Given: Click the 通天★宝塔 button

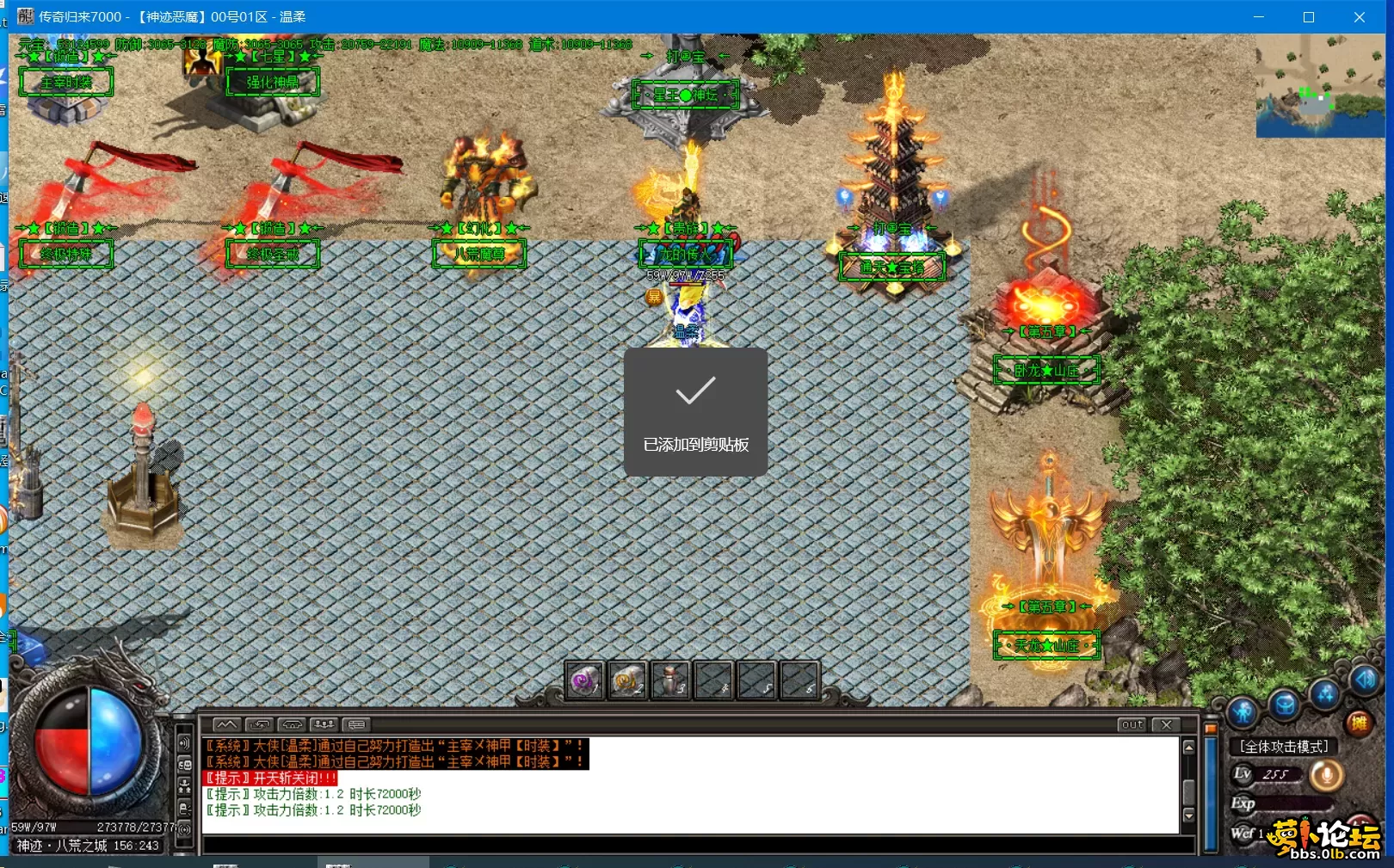Looking at the screenshot, I should coord(894,267).
